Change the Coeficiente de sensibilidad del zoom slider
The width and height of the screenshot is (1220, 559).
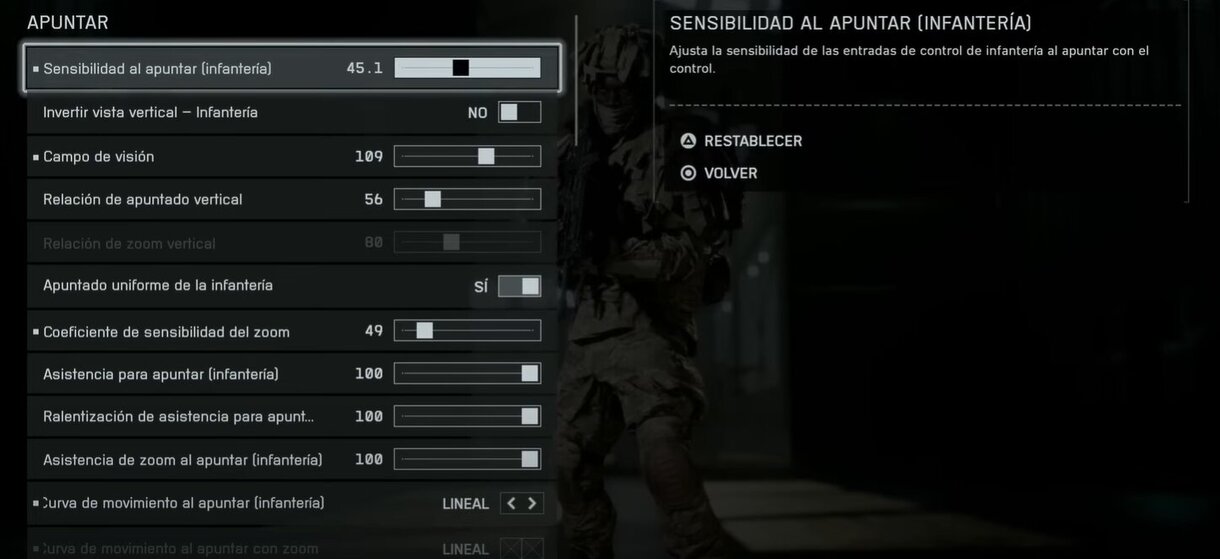coord(467,330)
